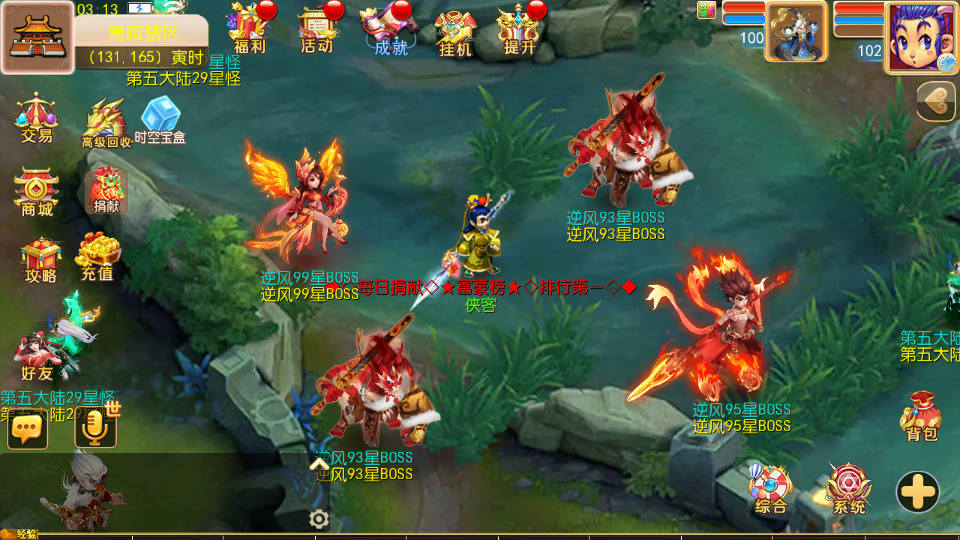Open 高级回收 advanced recycling
Image resolution: width=960 pixels, height=540 pixels.
pyautogui.click(x=106, y=122)
